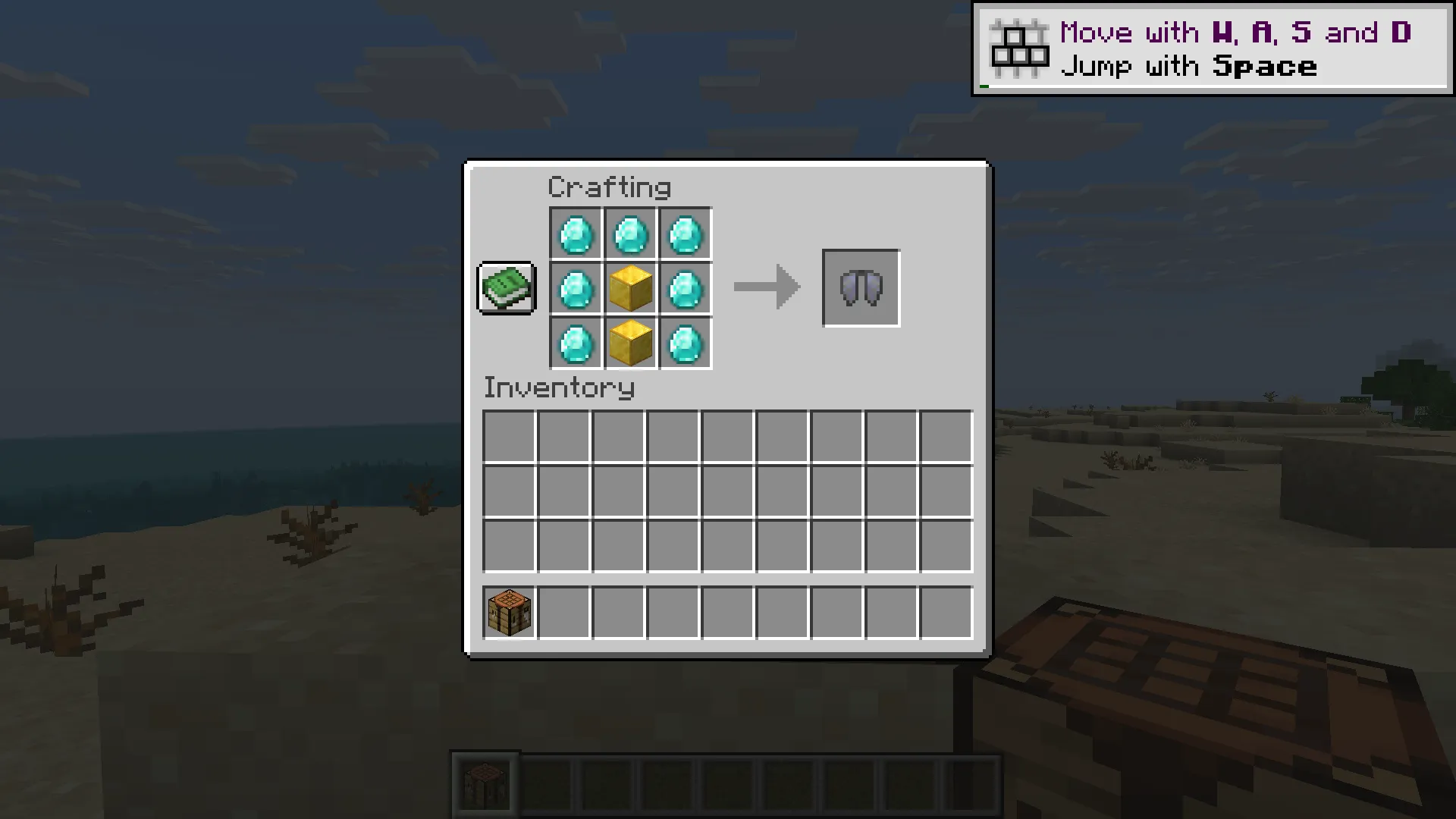Click the middle-right diamond slot
Screen dimensions: 1456x819
[685, 288]
